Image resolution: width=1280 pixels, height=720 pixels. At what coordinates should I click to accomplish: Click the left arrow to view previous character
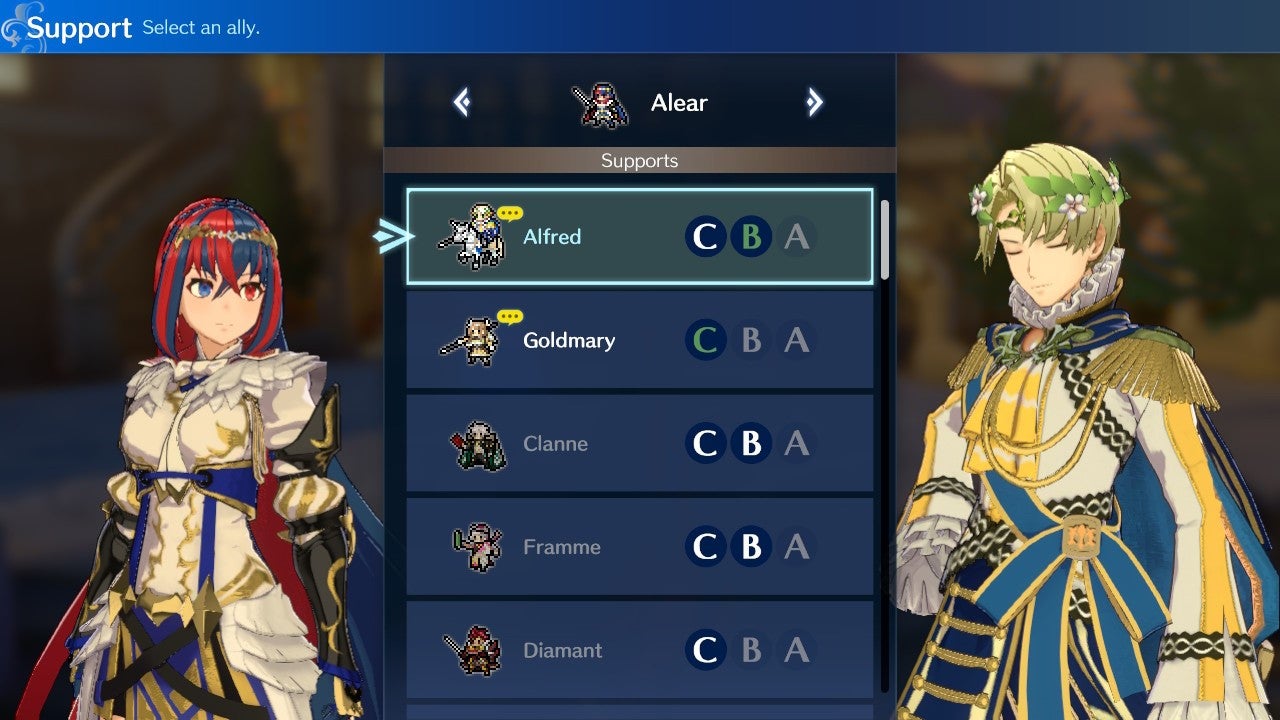click(461, 101)
